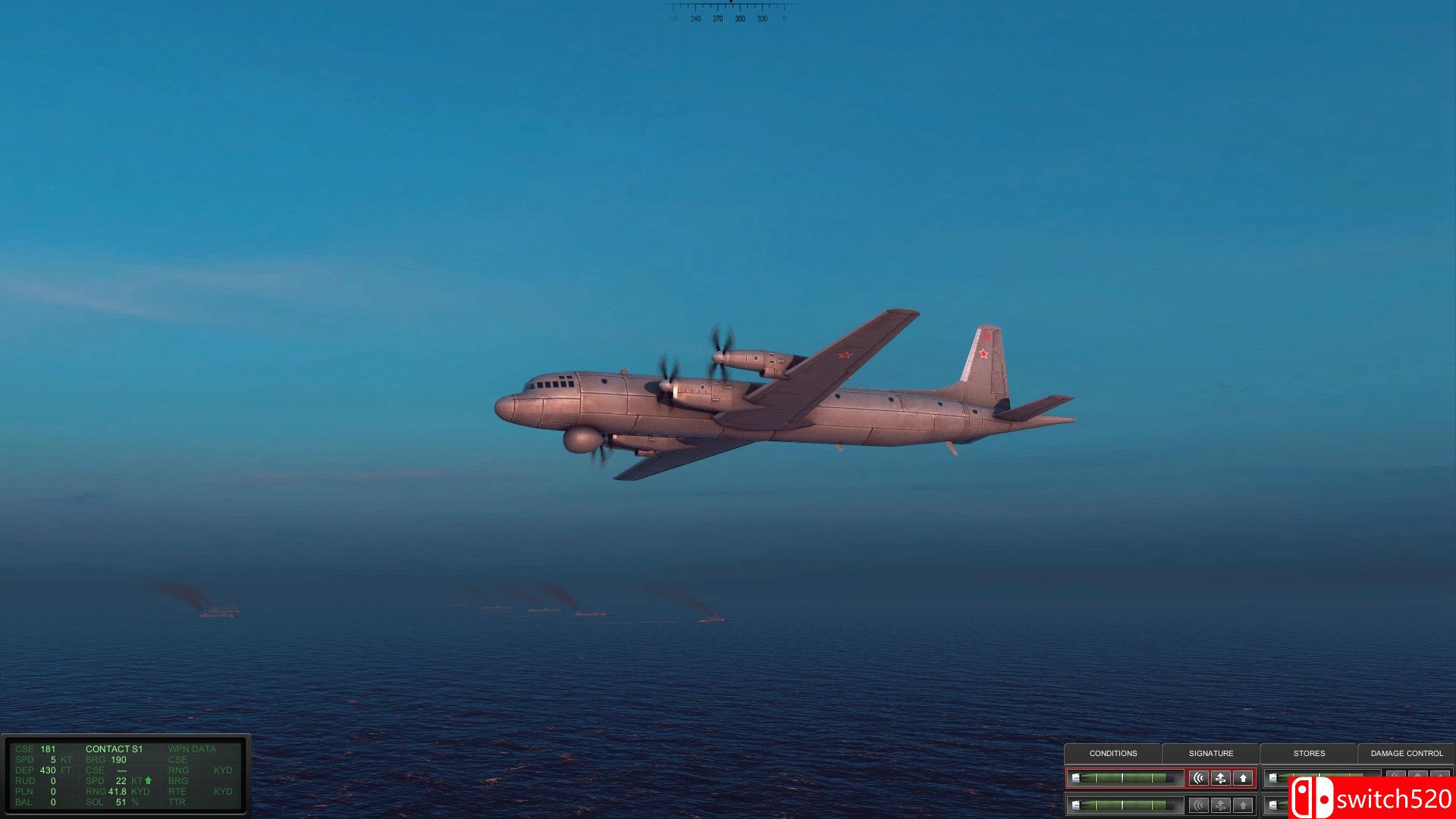Switch to the DAMAGE CONTROL tab
Screen dimensions: 1456x819
click(1407, 754)
